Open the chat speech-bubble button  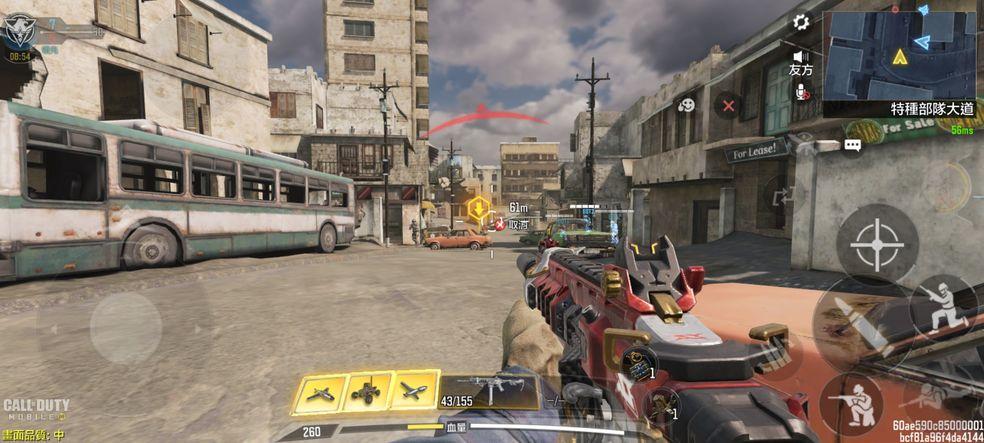pyautogui.click(x=852, y=145)
